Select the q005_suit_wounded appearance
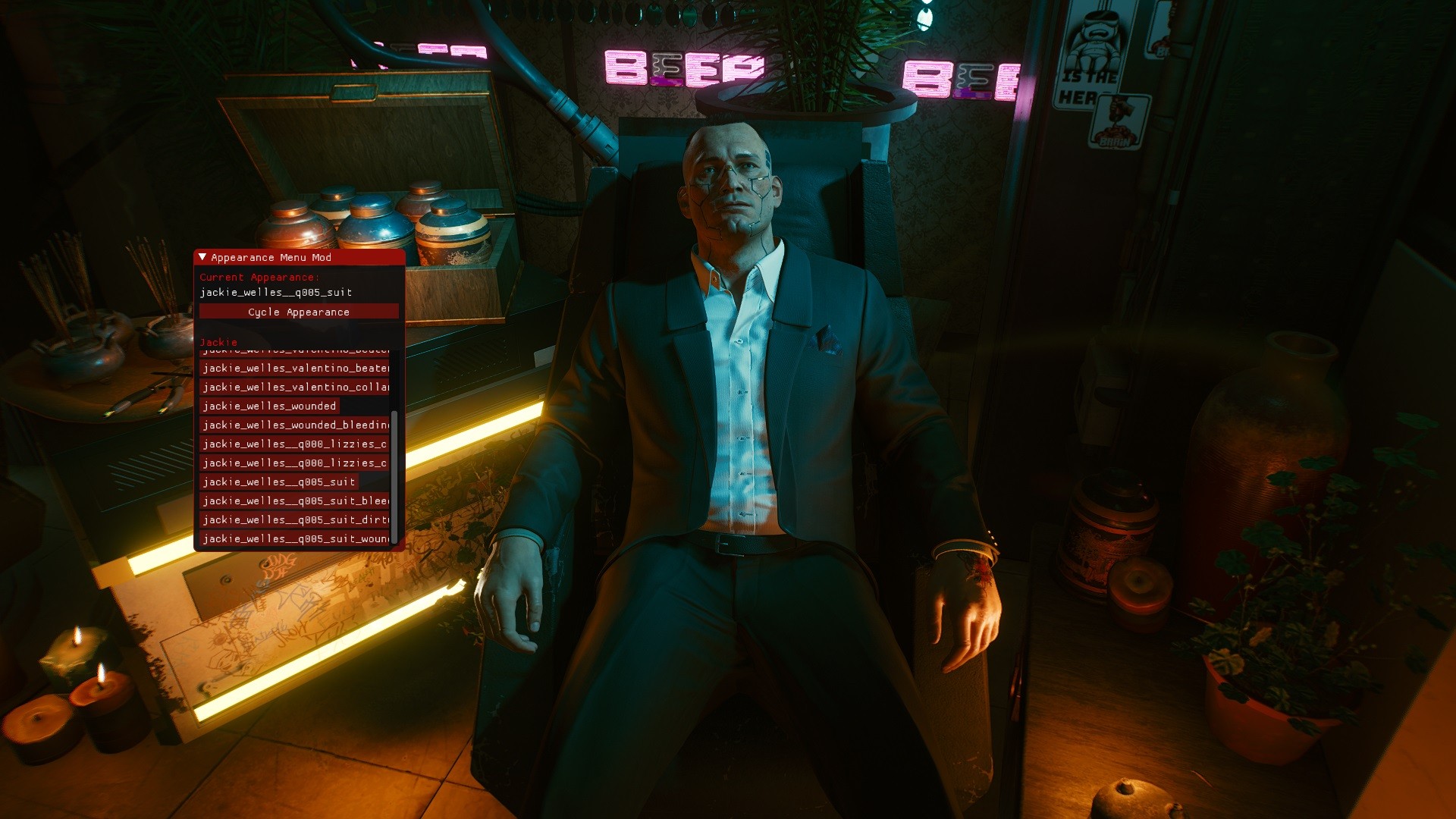 point(294,538)
